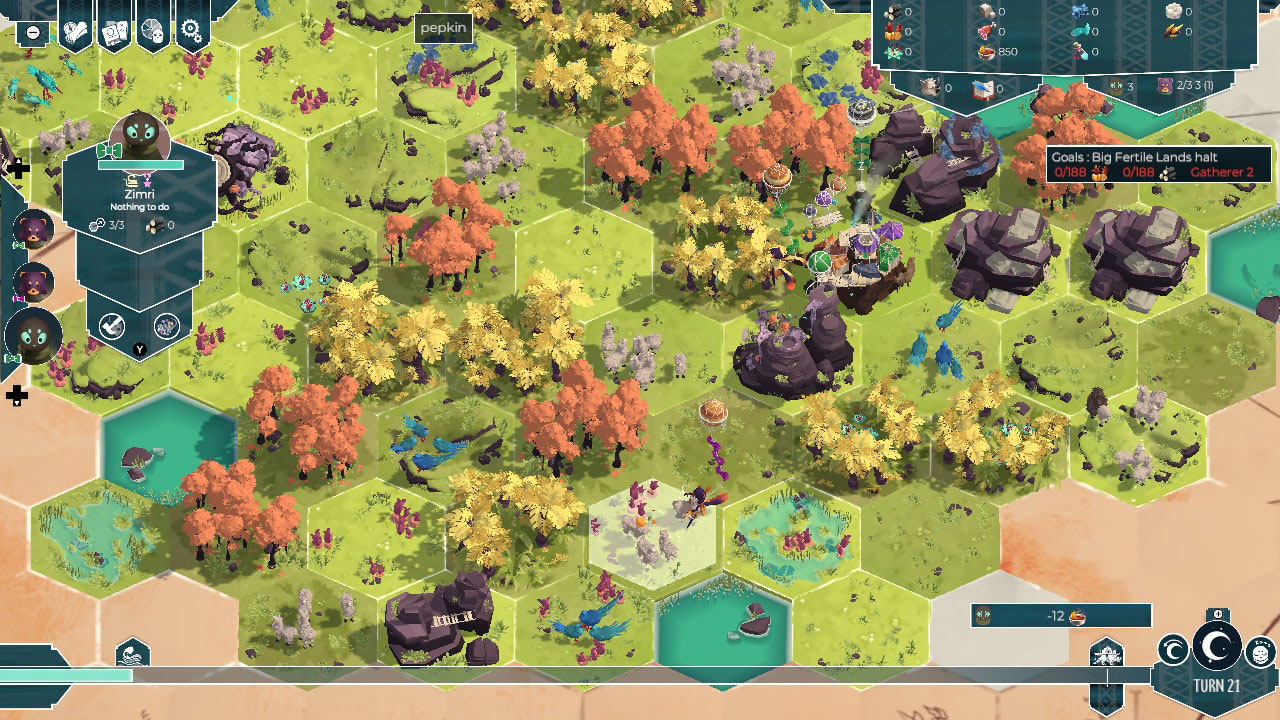Toggle the minus icon in the top toolbar
The height and width of the screenshot is (720, 1280).
33,32
